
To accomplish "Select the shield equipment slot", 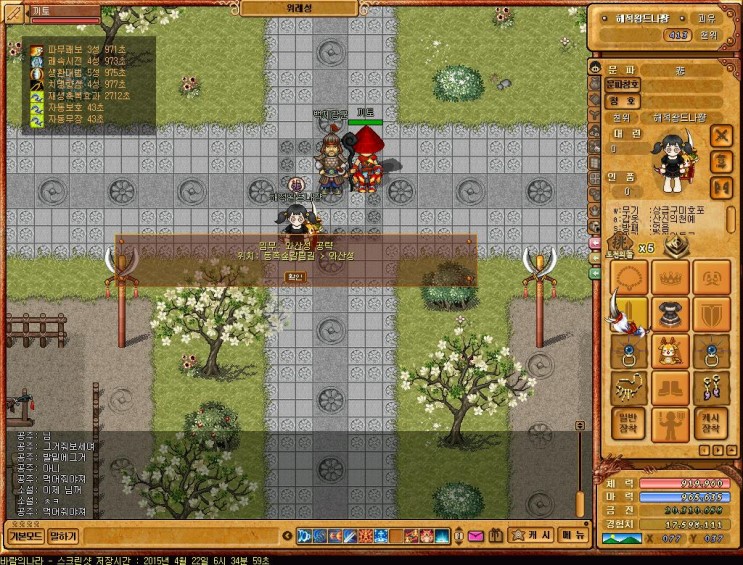I will point(711,313).
